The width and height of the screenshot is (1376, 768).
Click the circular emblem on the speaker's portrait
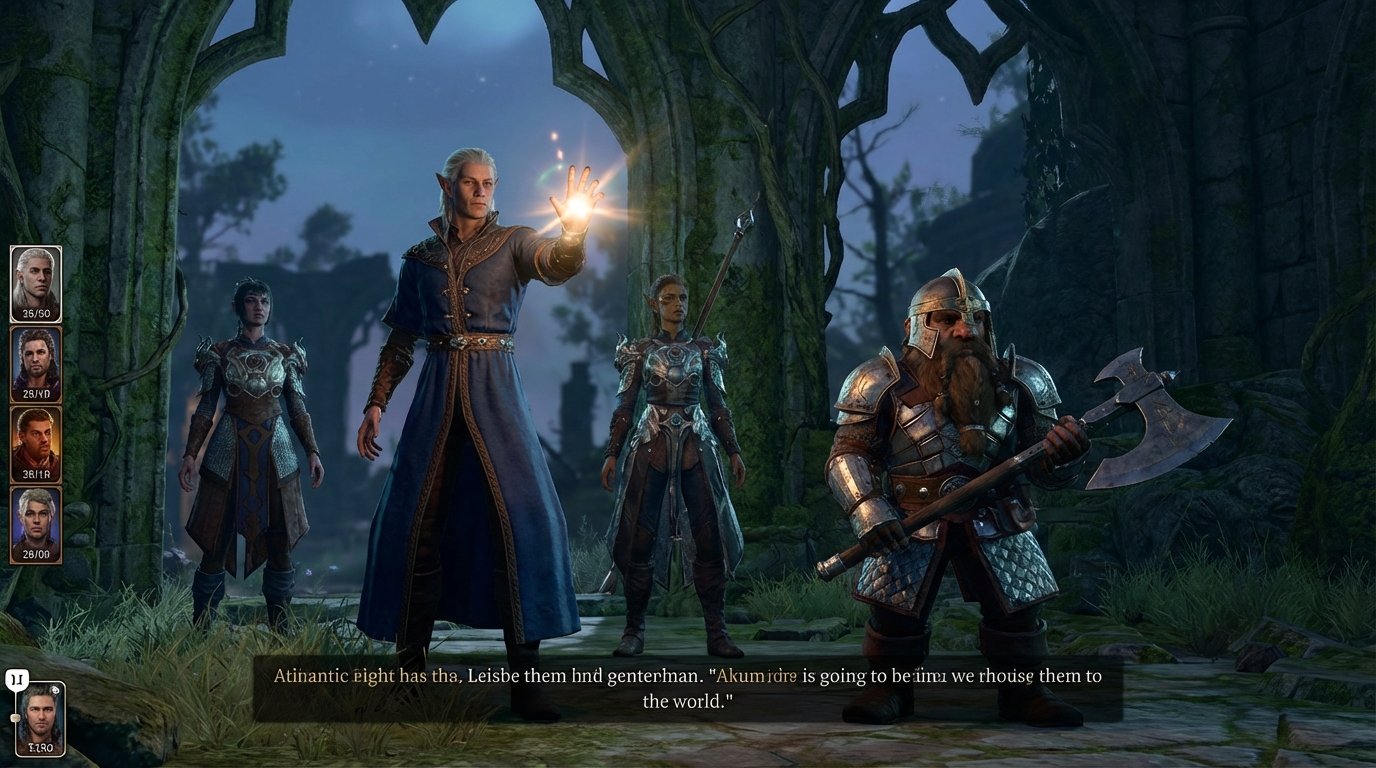(x=56, y=689)
